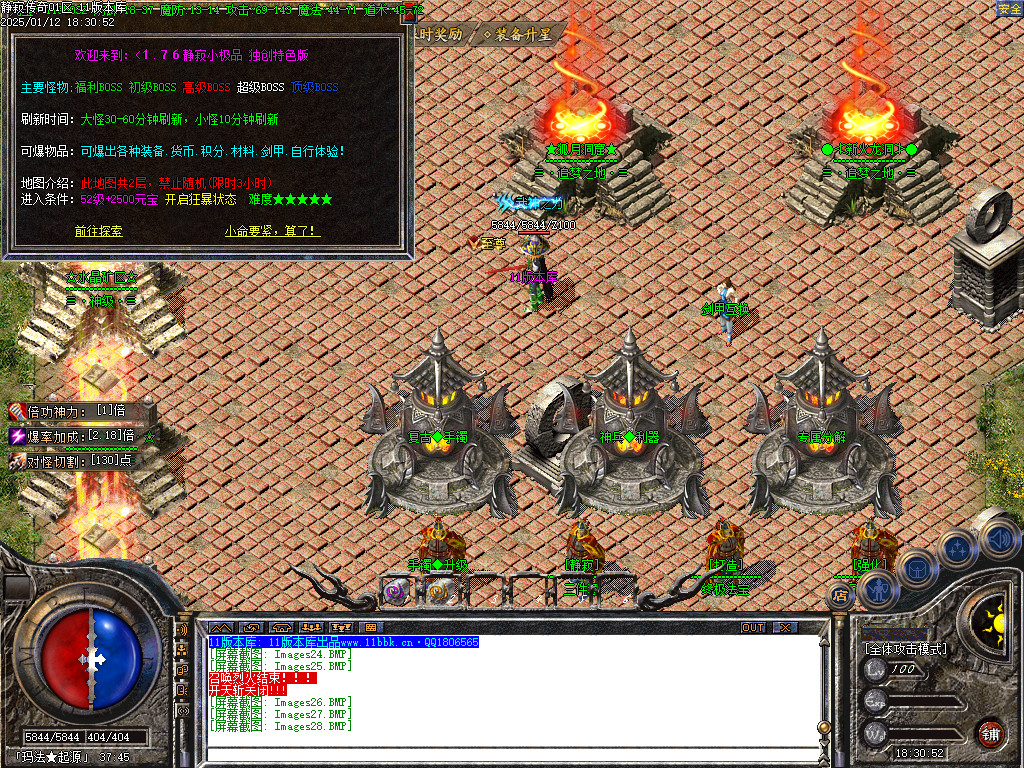This screenshot has width=1024, height=768.
Task: Click the 爆率加成 lightning buff icon
Action: [x=17, y=436]
